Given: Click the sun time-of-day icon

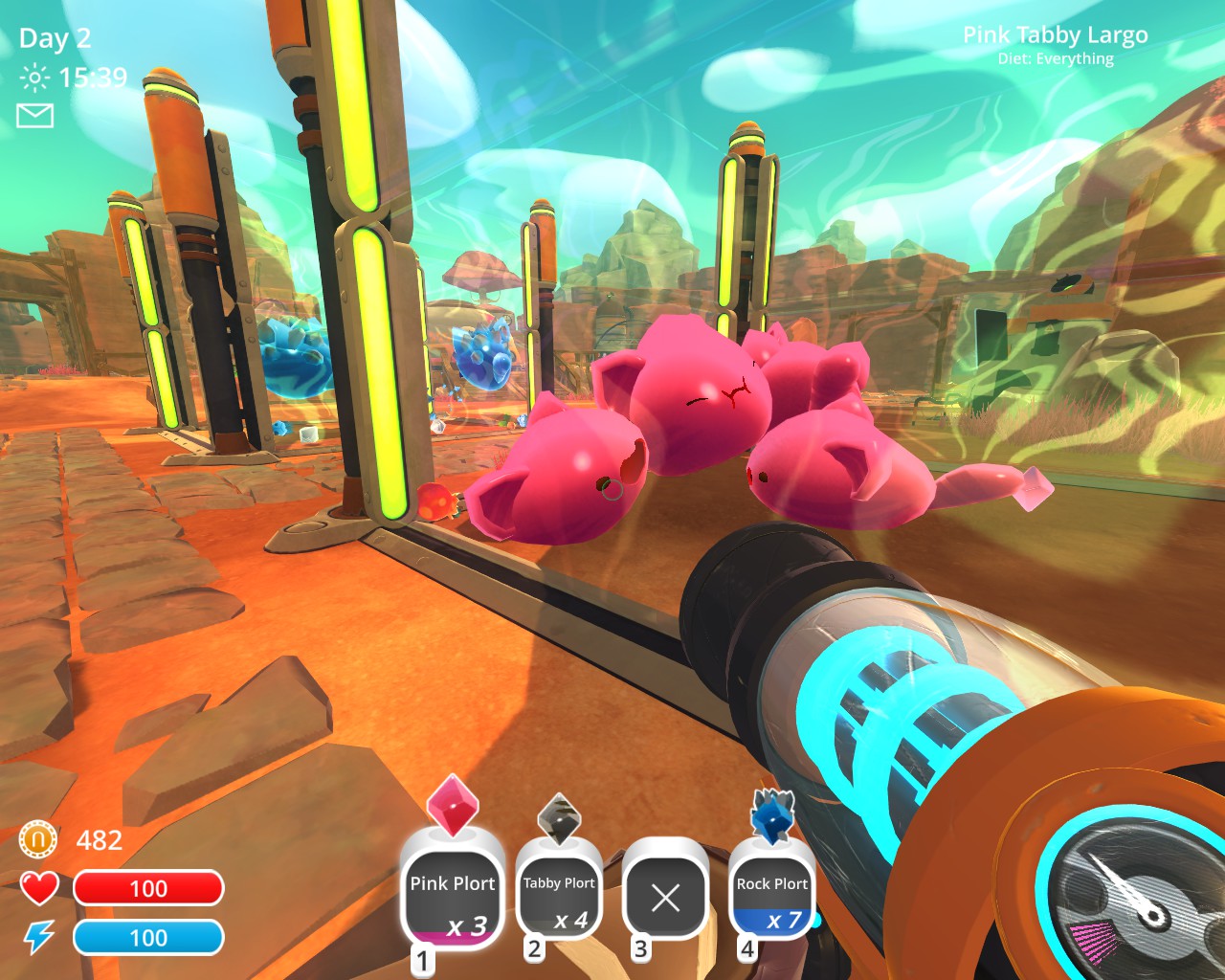Looking at the screenshot, I should [33, 78].
